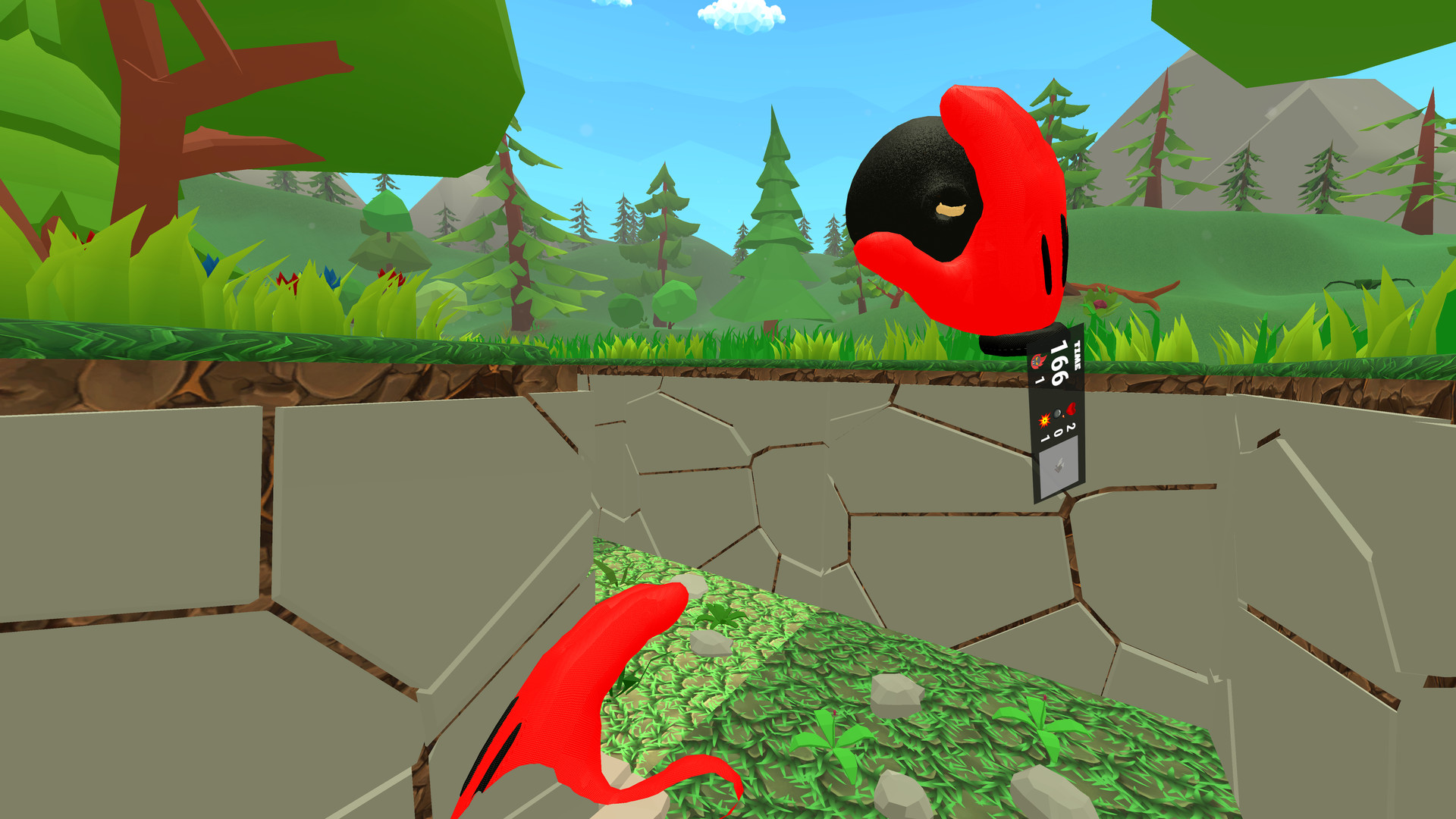Click the red heart lives icon
Screen dimensions: 1456x819
click(1072, 409)
